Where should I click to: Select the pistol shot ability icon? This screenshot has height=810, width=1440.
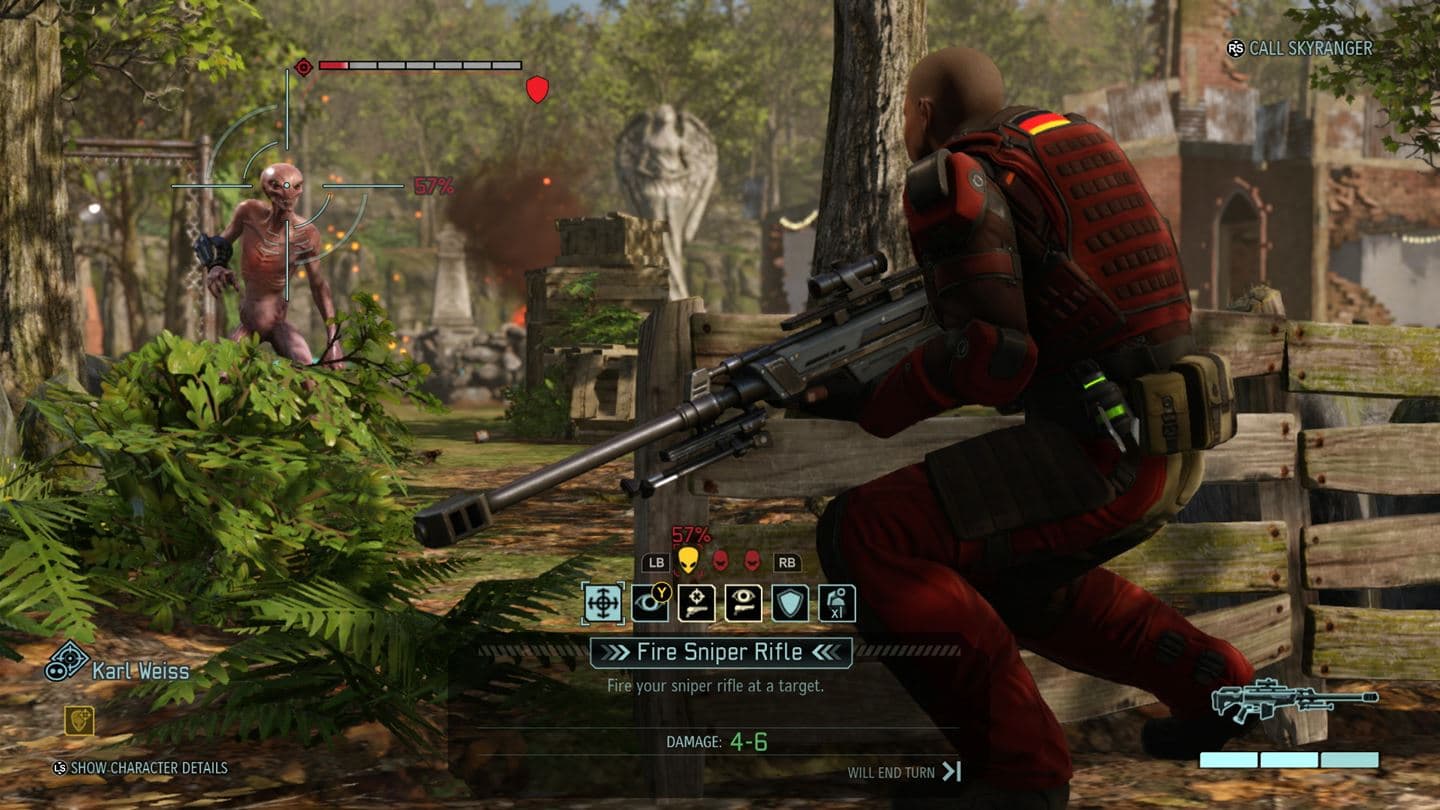[697, 602]
